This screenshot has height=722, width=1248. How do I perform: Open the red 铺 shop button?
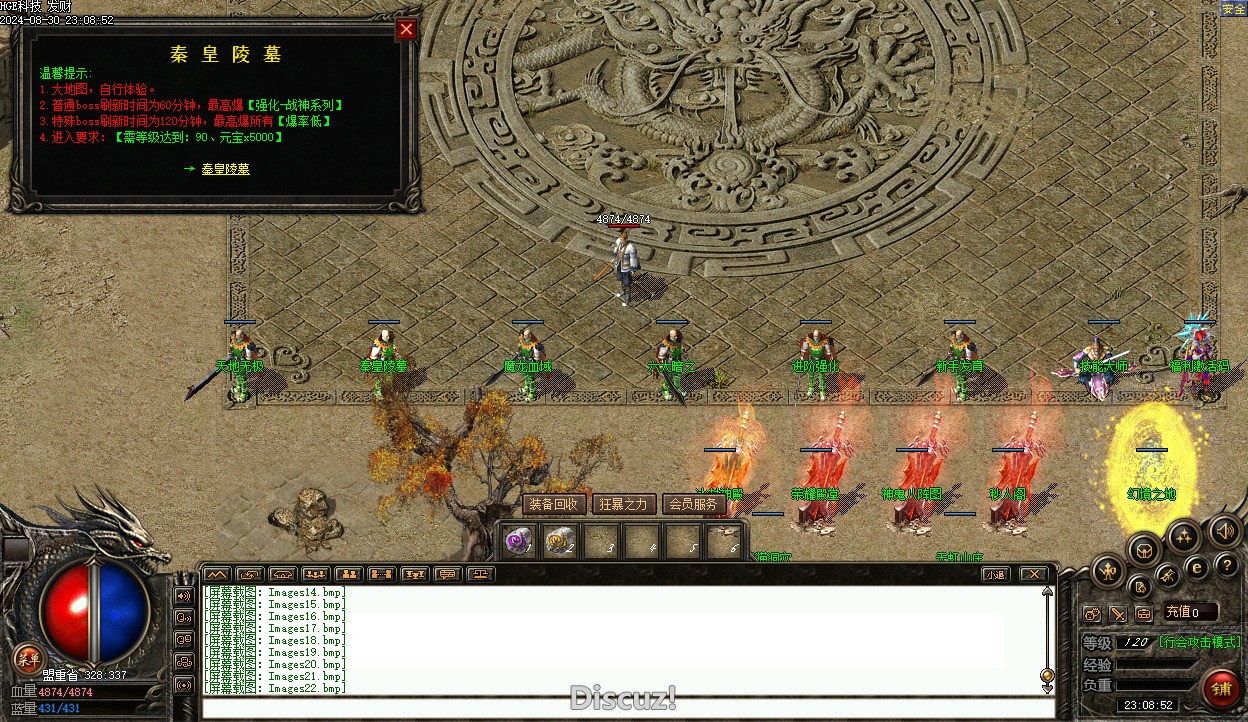(1221, 689)
